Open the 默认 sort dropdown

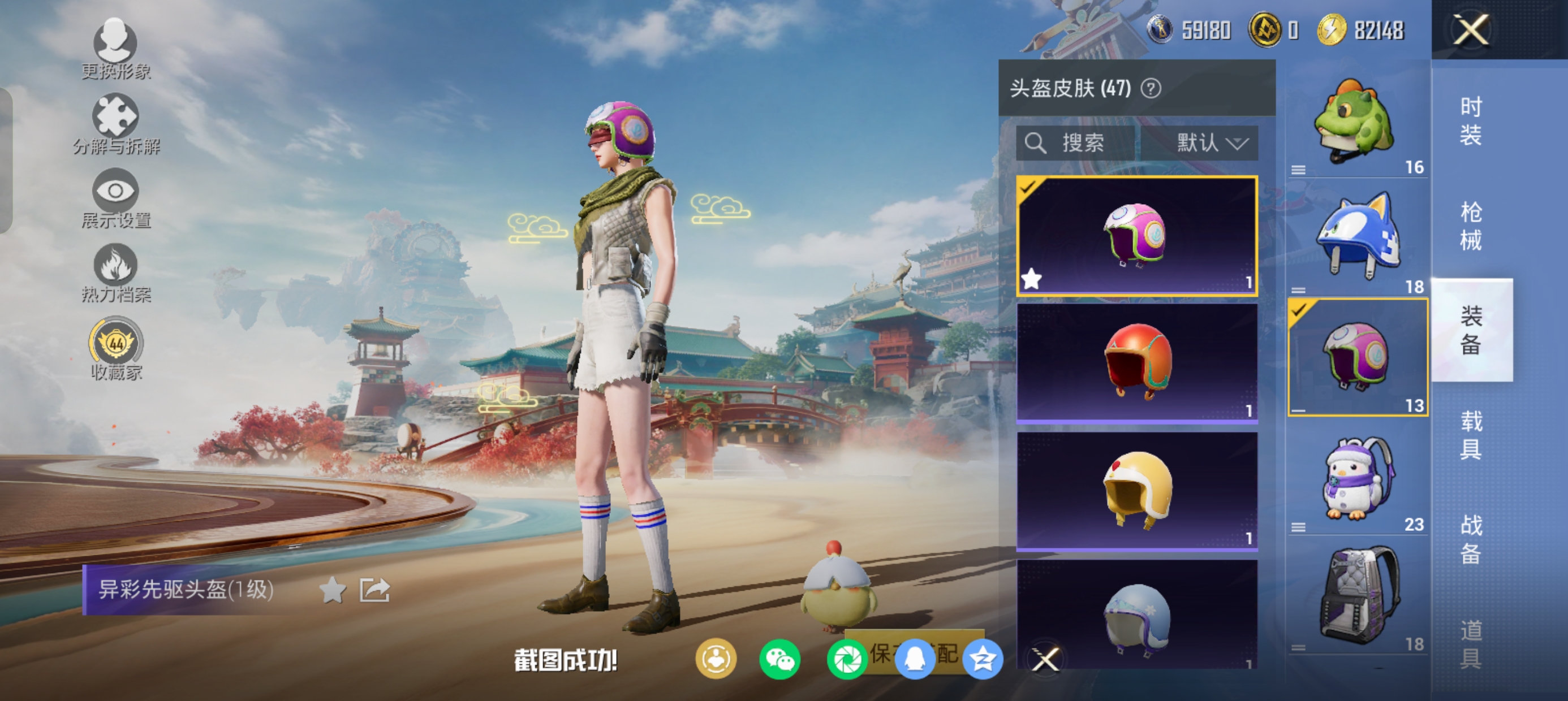[x=1210, y=143]
